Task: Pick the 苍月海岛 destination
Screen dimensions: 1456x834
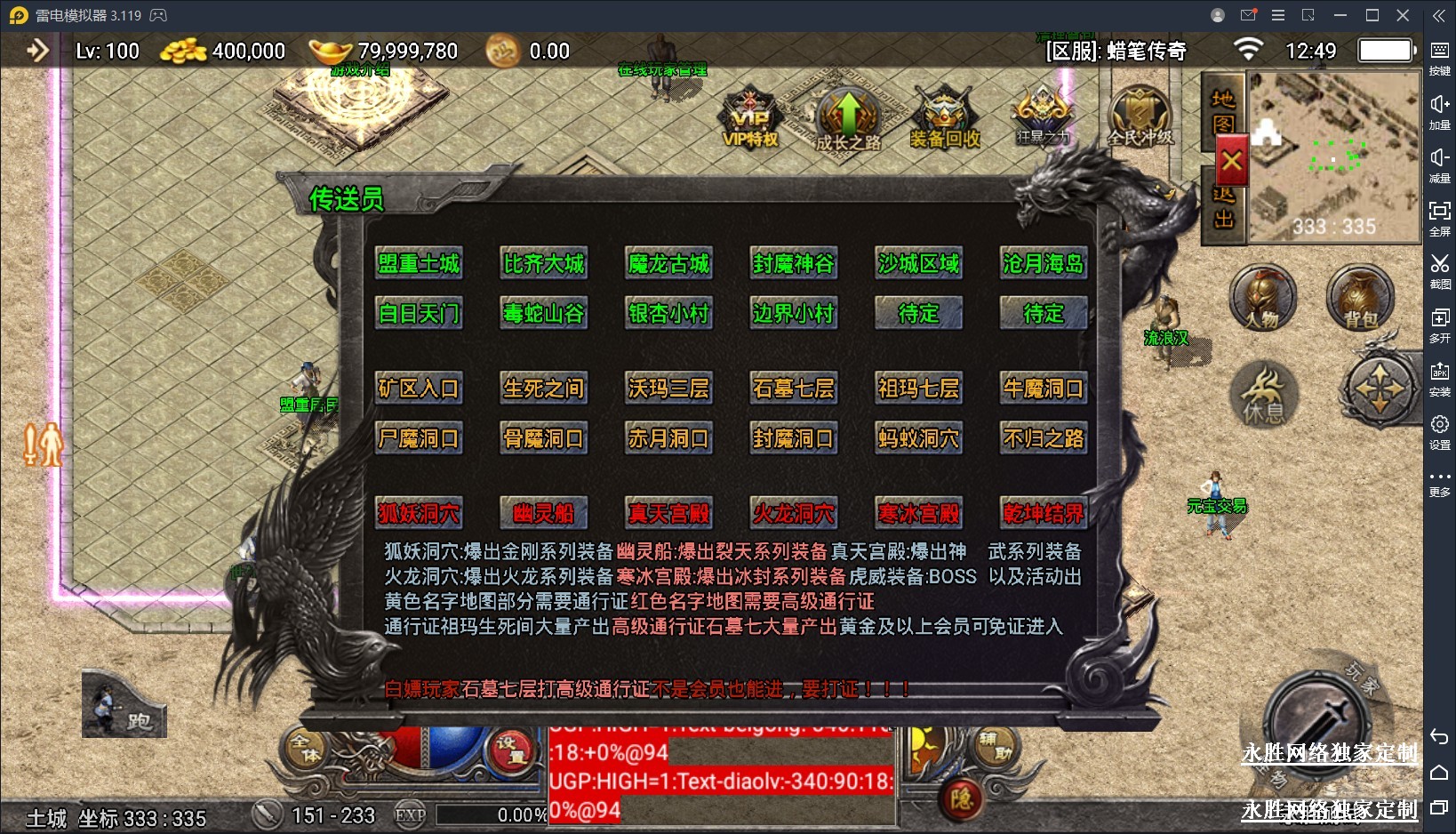Action: 1043,264
